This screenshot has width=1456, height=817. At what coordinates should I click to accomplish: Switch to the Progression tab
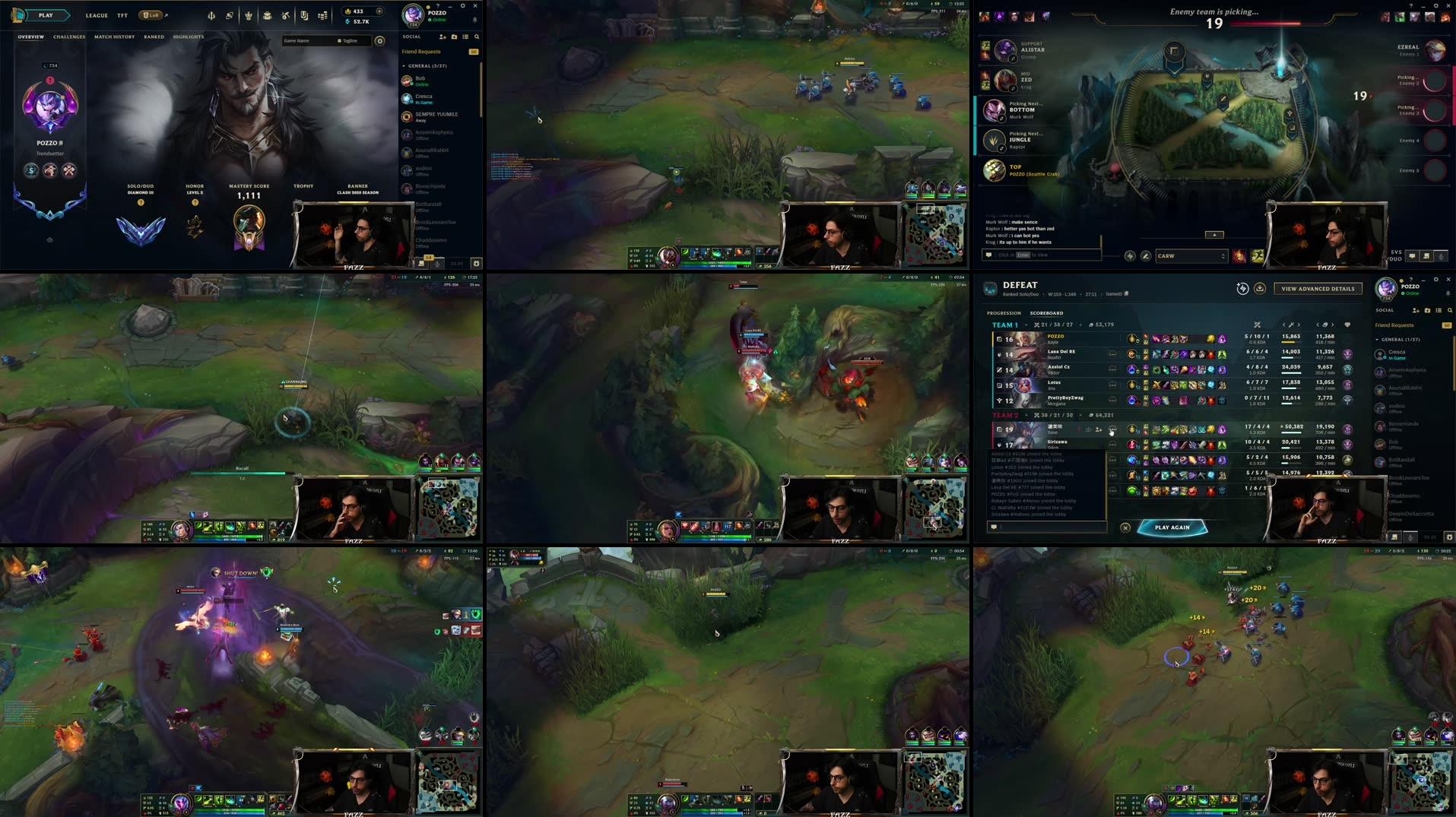coord(1004,312)
